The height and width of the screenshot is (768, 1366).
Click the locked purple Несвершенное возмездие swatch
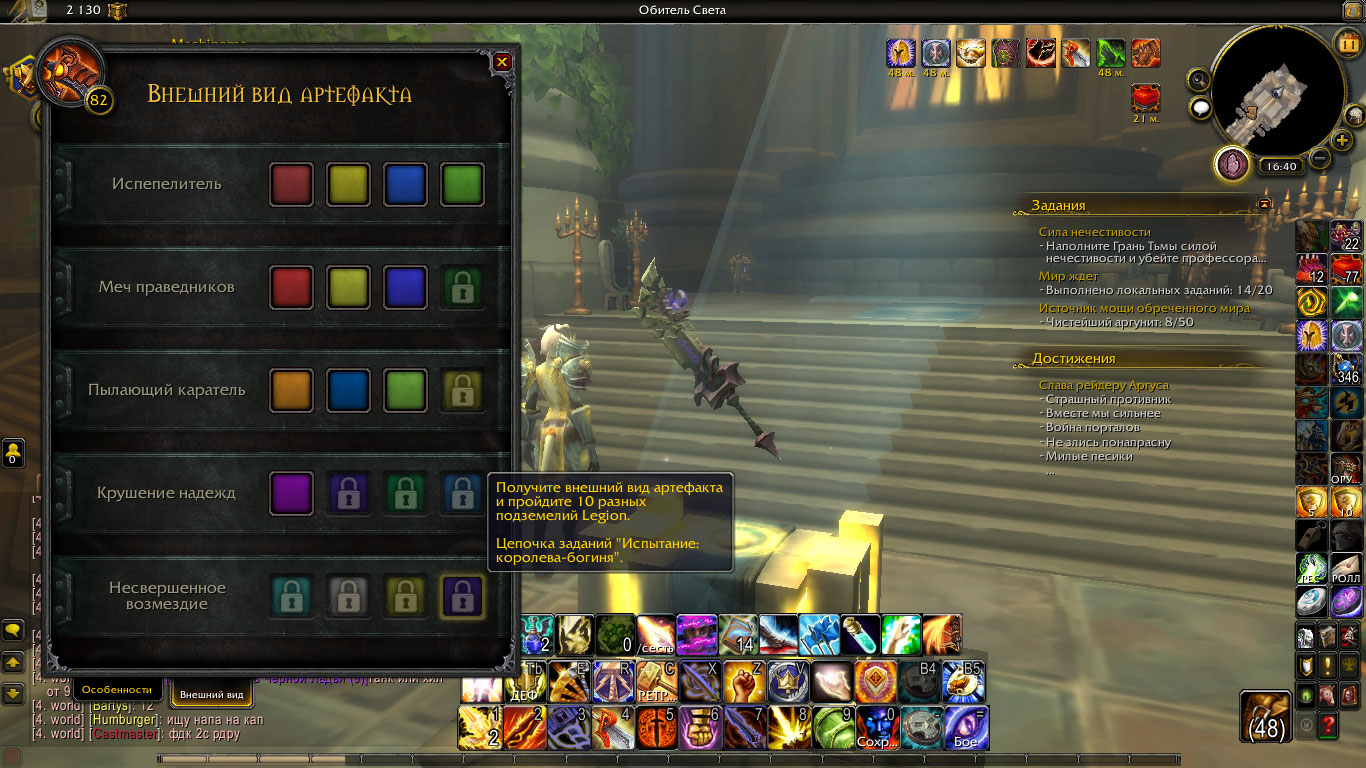click(x=462, y=597)
